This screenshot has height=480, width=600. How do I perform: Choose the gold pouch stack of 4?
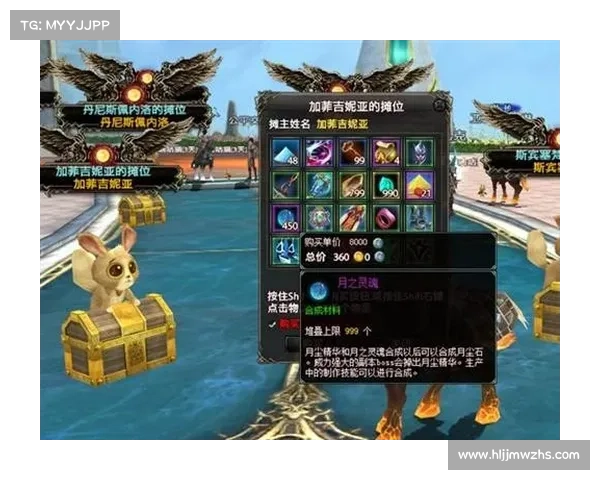click(386, 151)
